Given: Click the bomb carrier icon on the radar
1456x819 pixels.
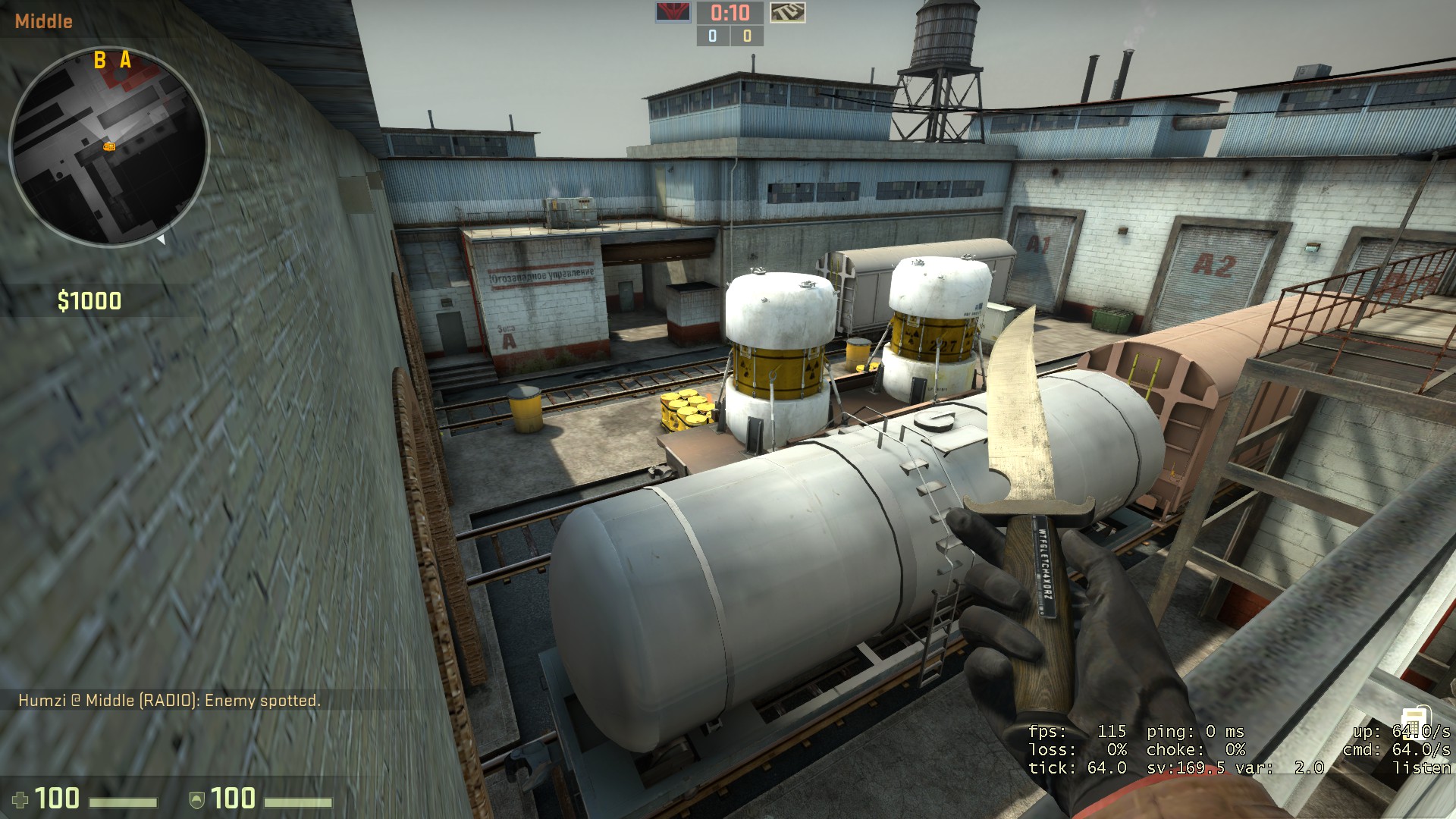Looking at the screenshot, I should 109,146.
